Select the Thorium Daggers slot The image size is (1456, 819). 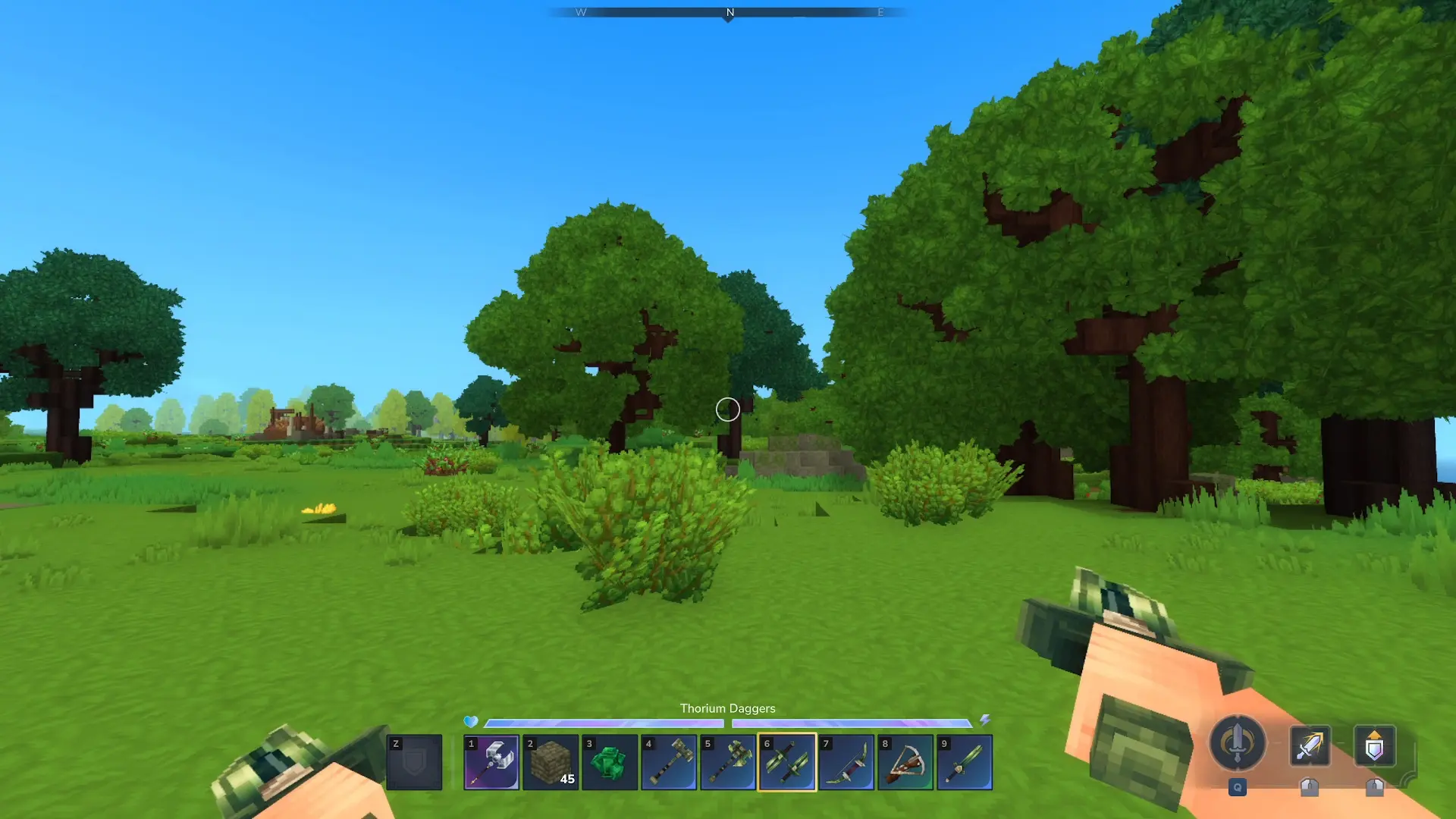(787, 762)
